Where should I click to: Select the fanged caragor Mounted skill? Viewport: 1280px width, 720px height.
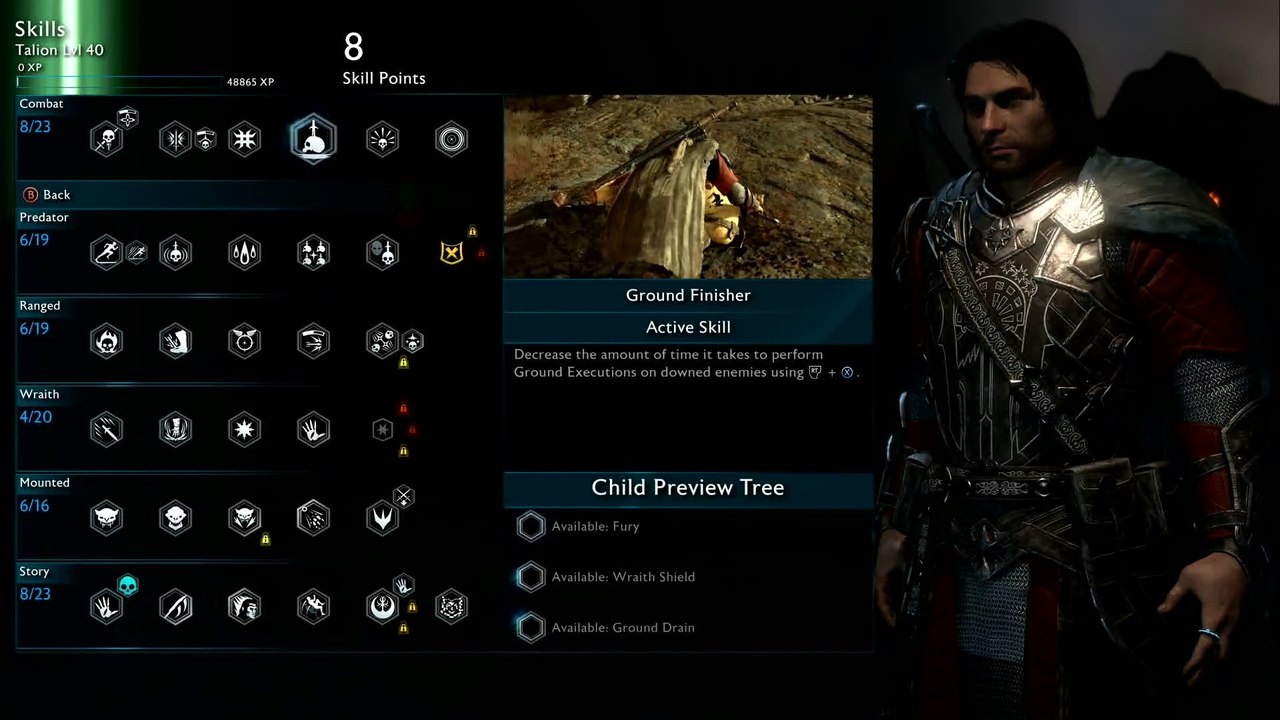pos(106,518)
